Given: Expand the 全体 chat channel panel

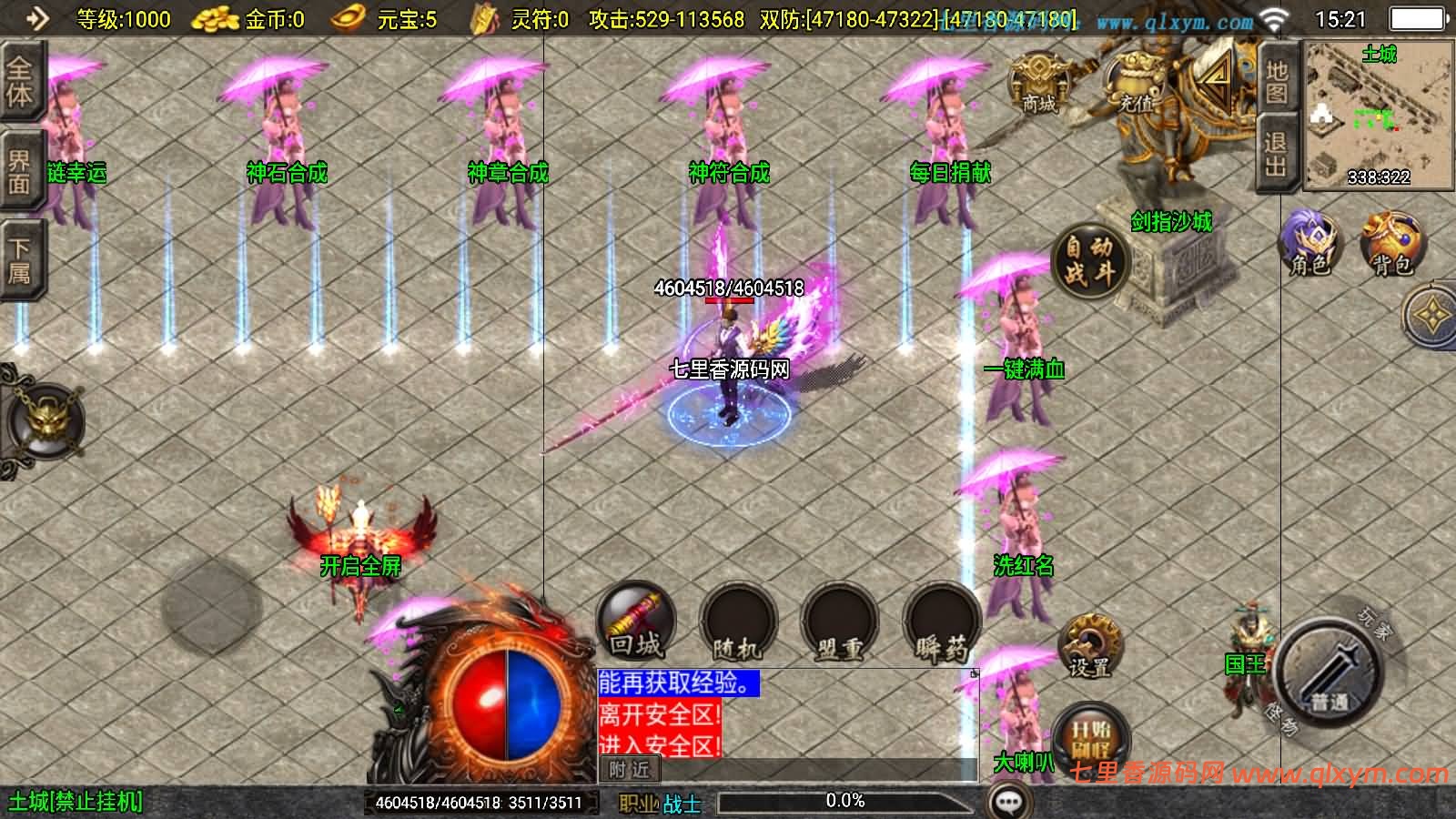Looking at the screenshot, I should pyautogui.click(x=20, y=80).
